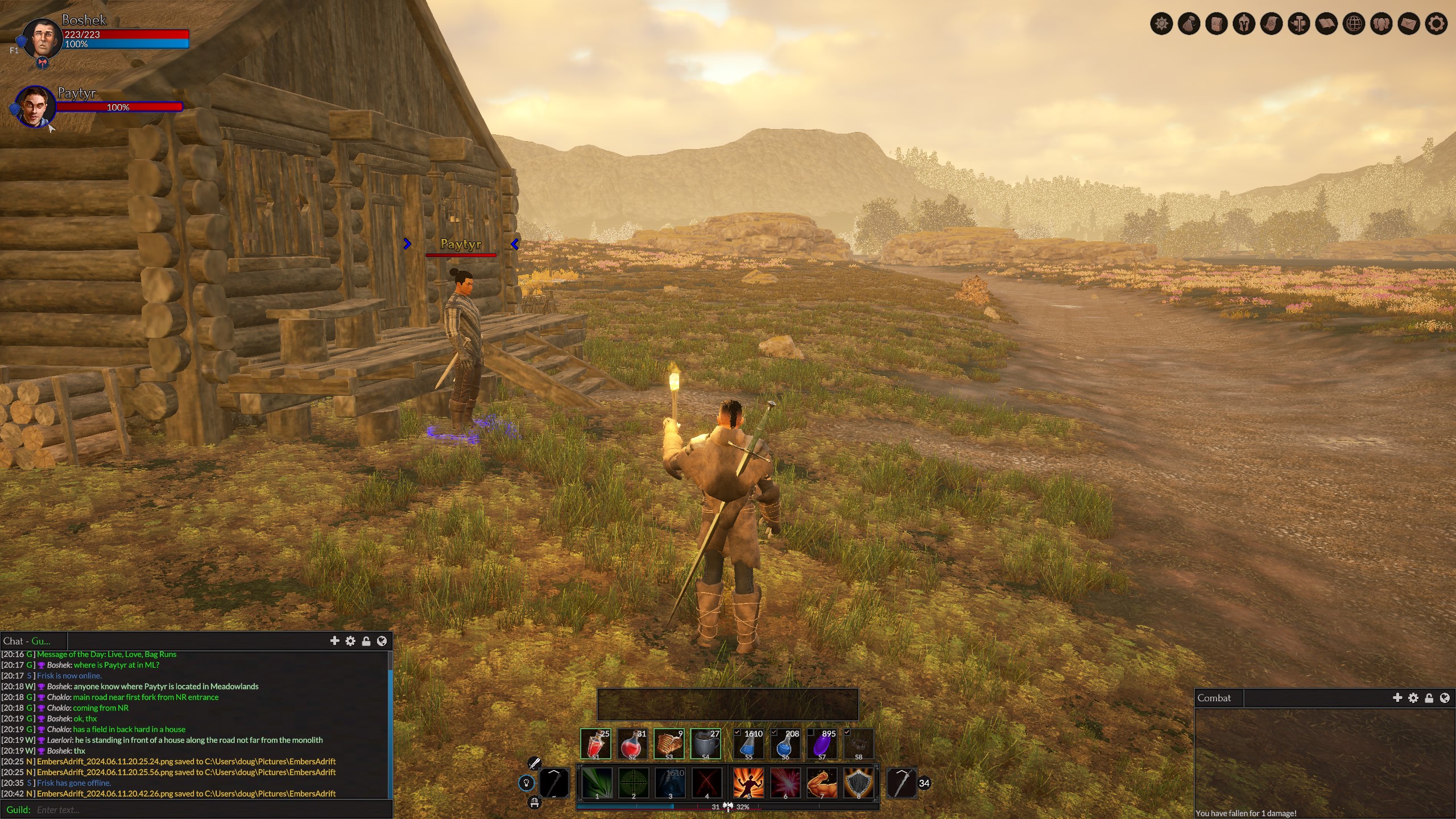Activate the glowing shield ability
Viewport: 1456px width, 819px height.
(858, 783)
